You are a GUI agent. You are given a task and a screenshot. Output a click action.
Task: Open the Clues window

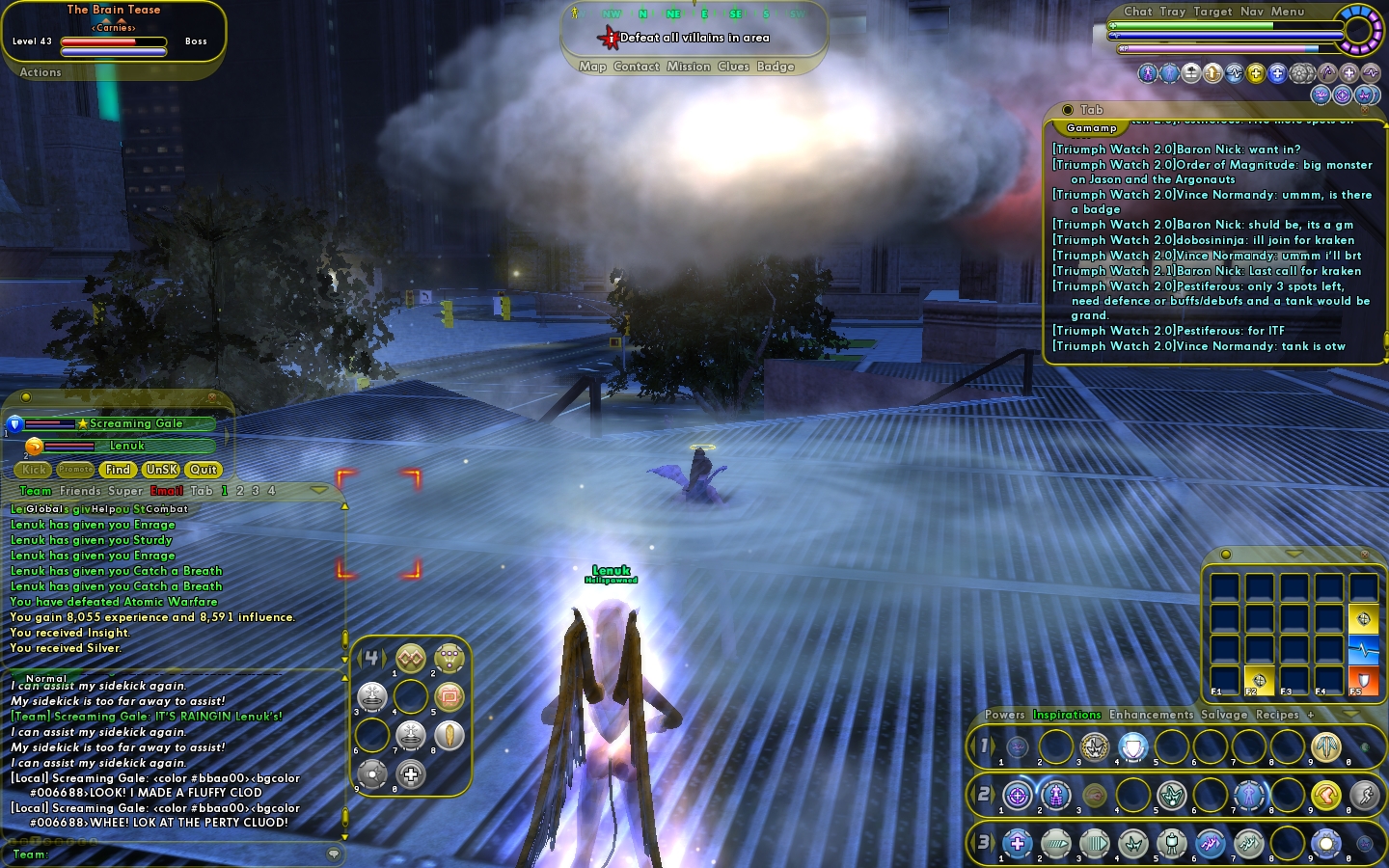(x=733, y=67)
